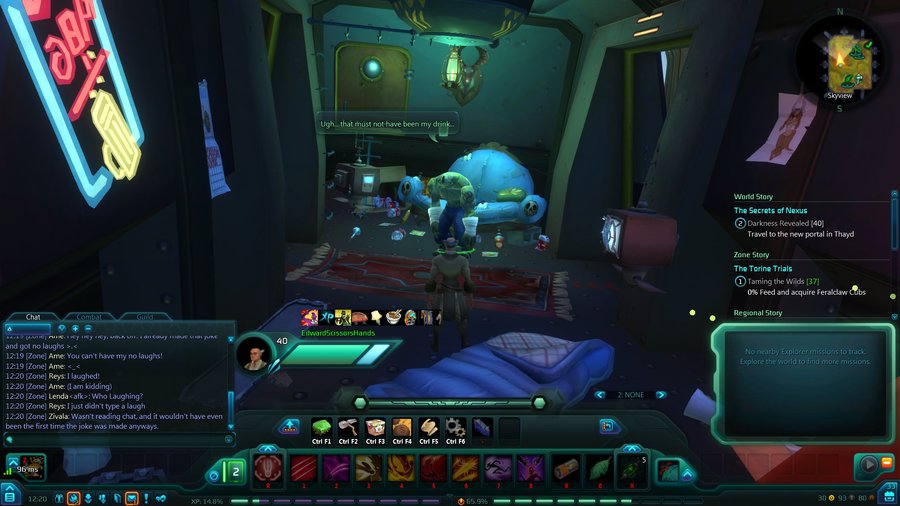Image resolution: width=900 pixels, height=506 pixels.
Task: Open the inventory bag showing 33
Action: point(890,494)
